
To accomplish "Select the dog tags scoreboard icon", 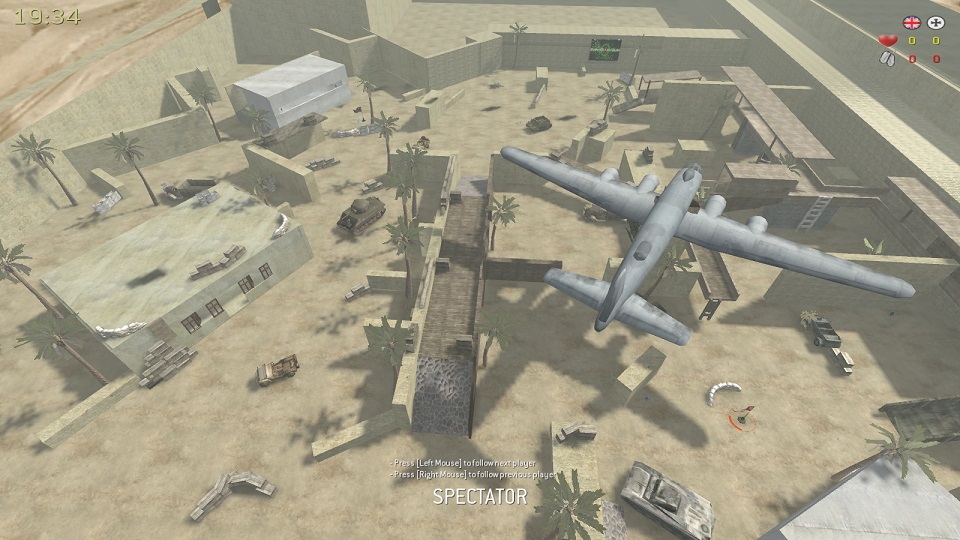I will pos(887,59).
